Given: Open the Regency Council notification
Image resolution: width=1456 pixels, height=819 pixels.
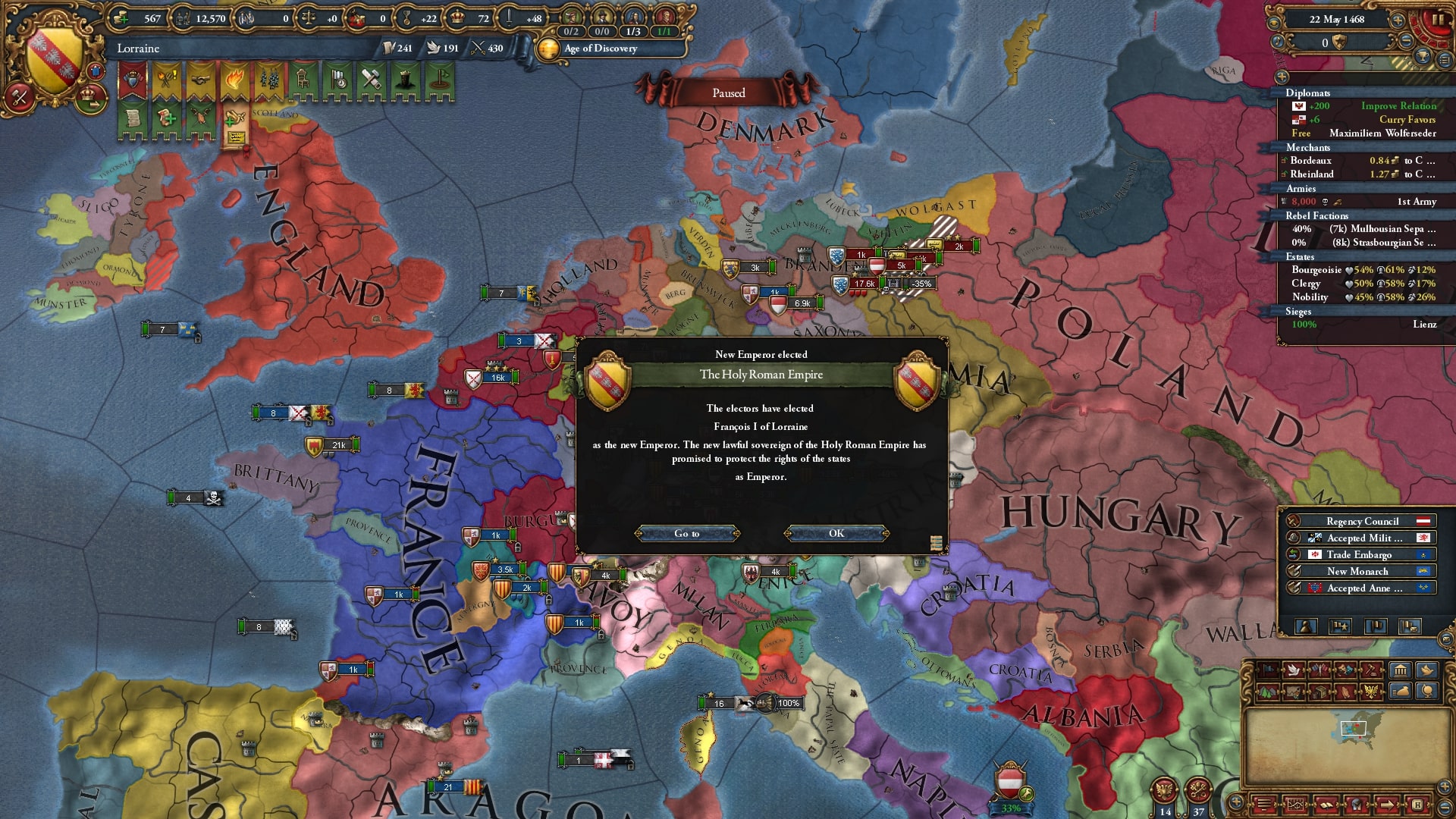Looking at the screenshot, I should point(1361,521).
